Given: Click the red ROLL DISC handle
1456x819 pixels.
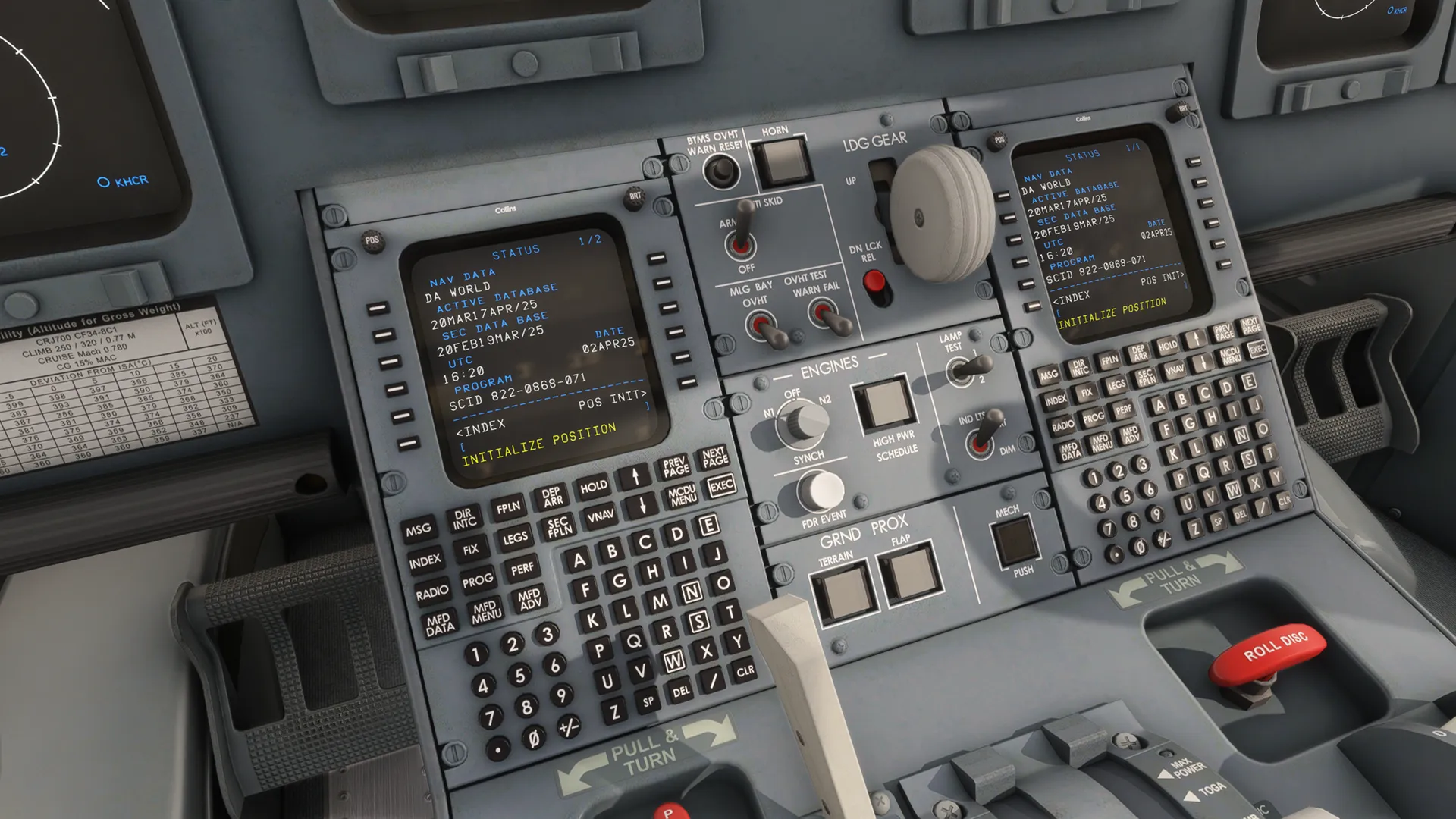Looking at the screenshot, I should pos(1268,651).
